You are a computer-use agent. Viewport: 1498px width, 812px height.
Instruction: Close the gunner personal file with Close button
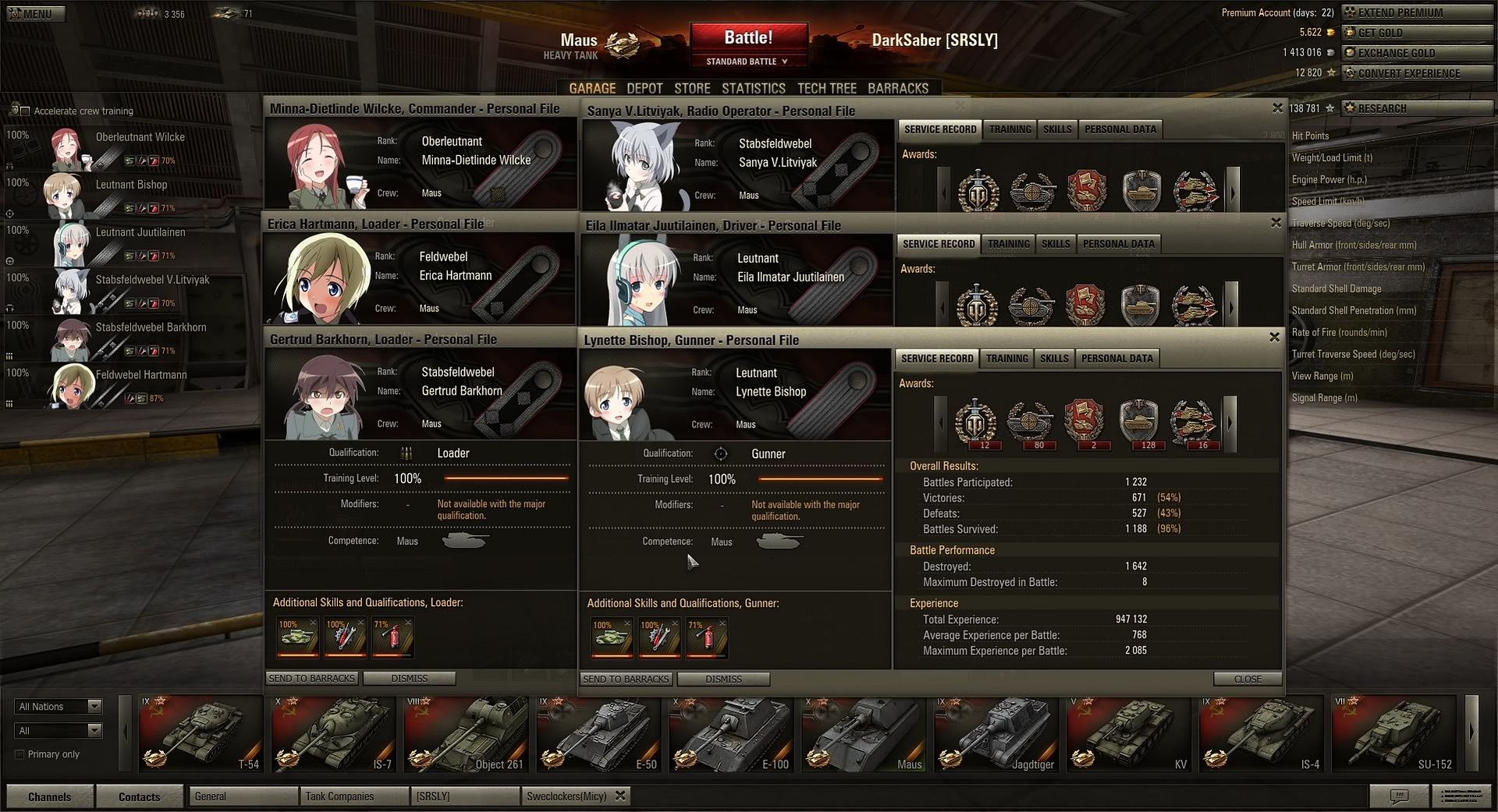pyautogui.click(x=1248, y=679)
